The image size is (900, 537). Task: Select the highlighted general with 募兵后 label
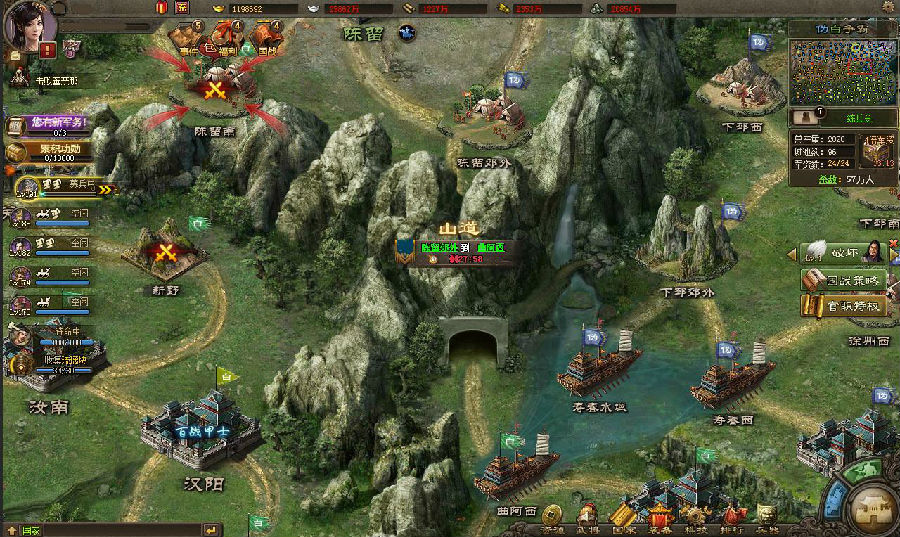(x=62, y=186)
